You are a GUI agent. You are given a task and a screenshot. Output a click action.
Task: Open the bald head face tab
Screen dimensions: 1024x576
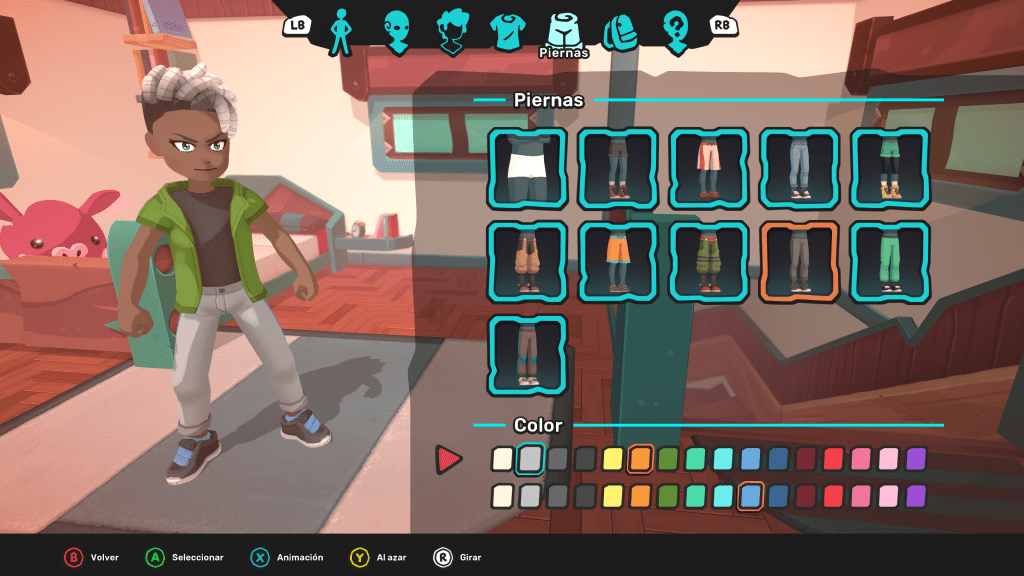398,30
